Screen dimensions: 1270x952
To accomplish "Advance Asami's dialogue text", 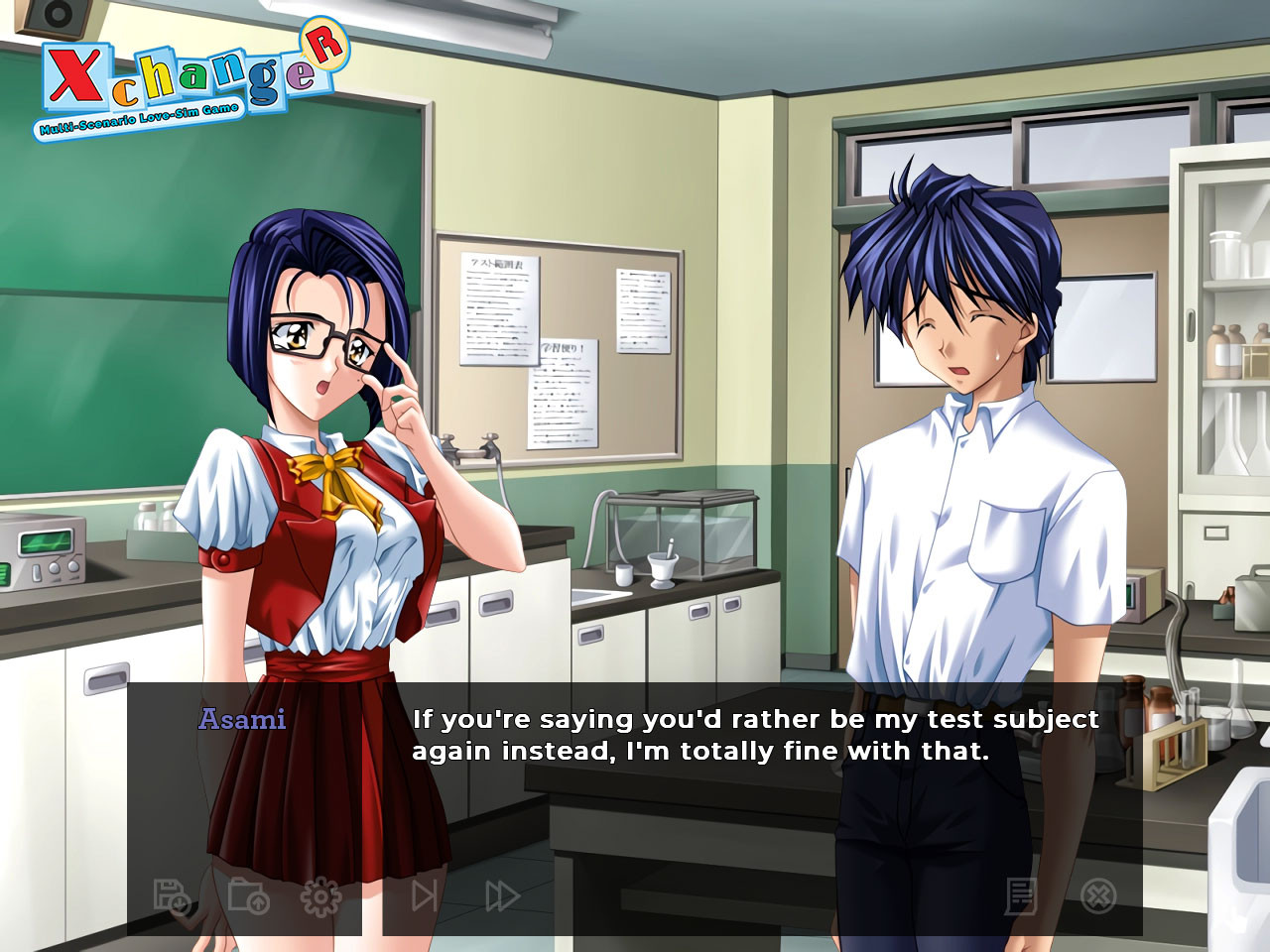I will coord(754,735).
